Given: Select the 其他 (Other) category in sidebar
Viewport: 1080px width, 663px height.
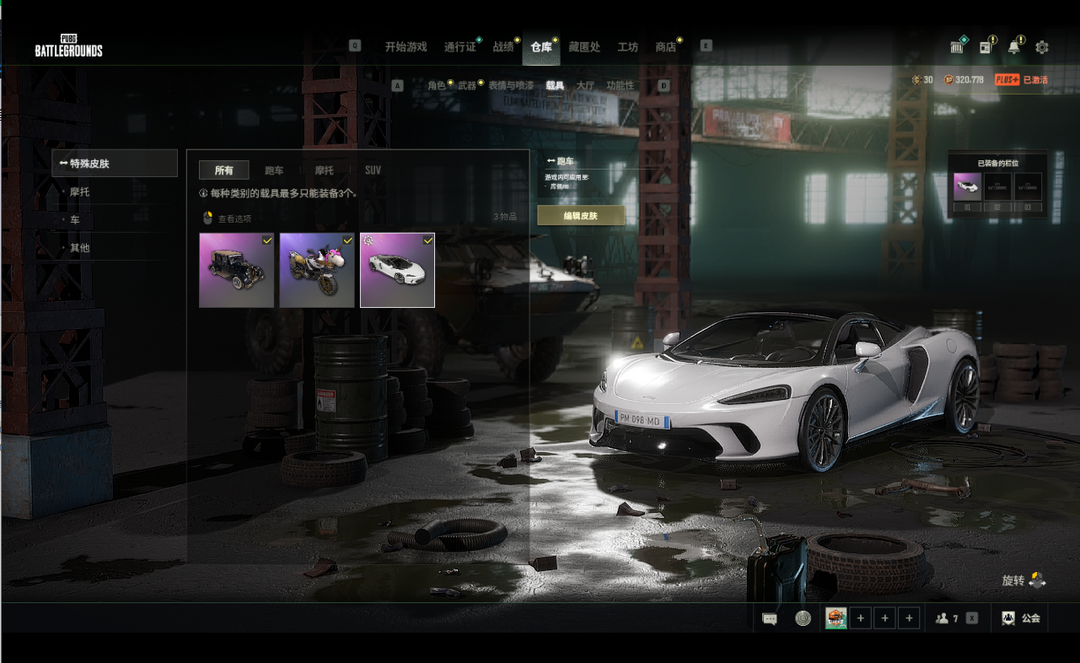Looking at the screenshot, I should click(x=80, y=248).
